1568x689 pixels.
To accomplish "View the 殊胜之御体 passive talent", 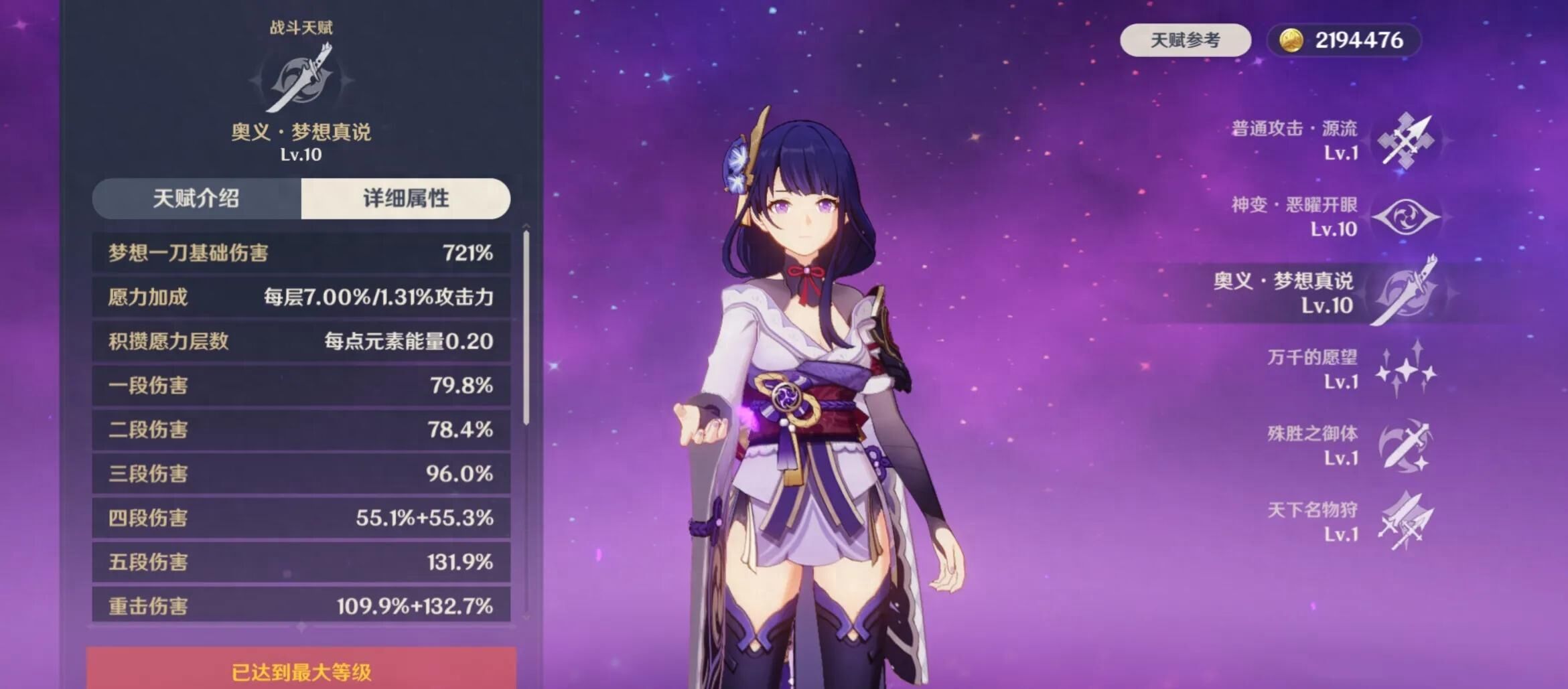I will 1405,446.
